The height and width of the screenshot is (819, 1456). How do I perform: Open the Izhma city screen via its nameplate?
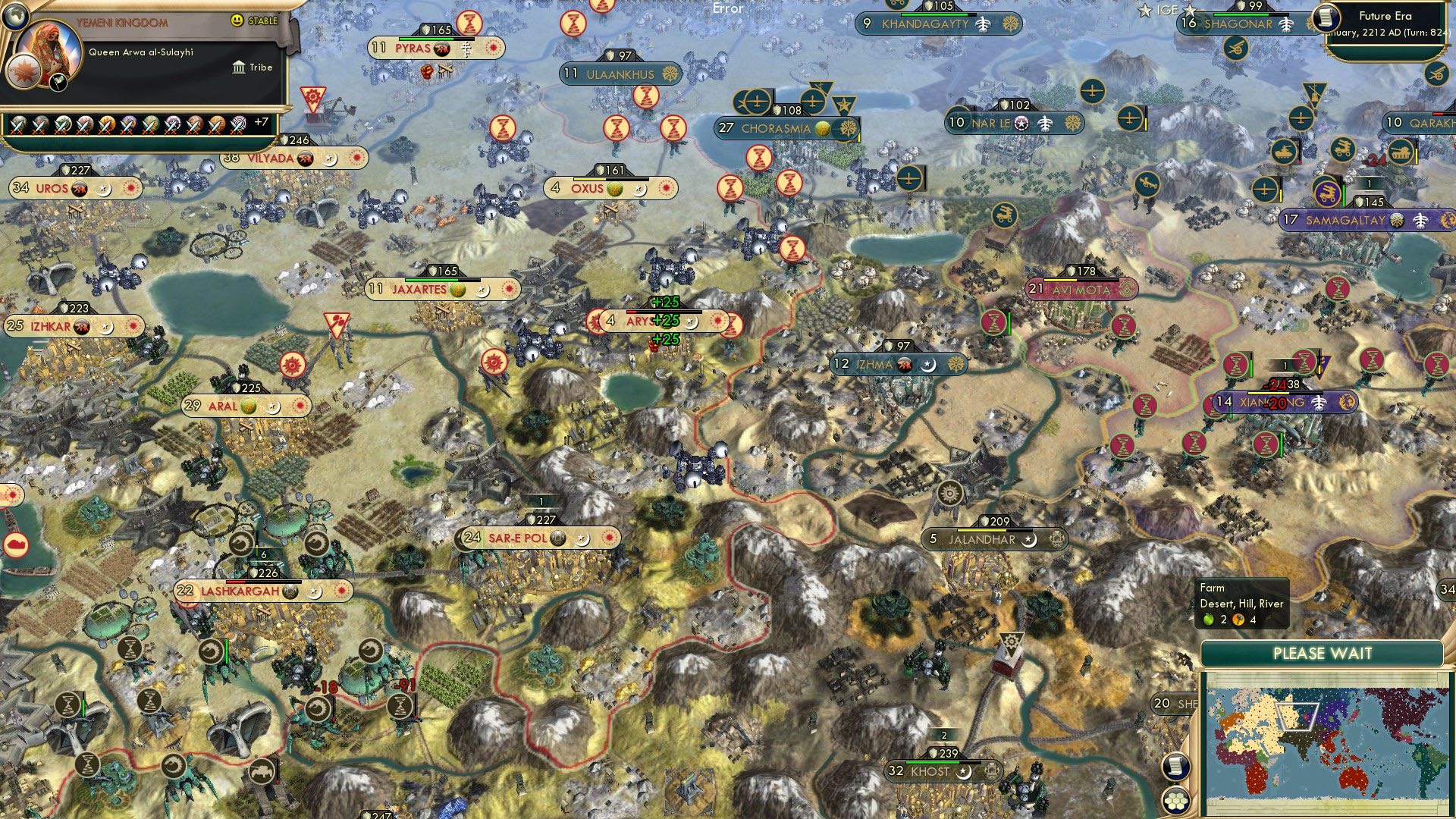tap(876, 363)
